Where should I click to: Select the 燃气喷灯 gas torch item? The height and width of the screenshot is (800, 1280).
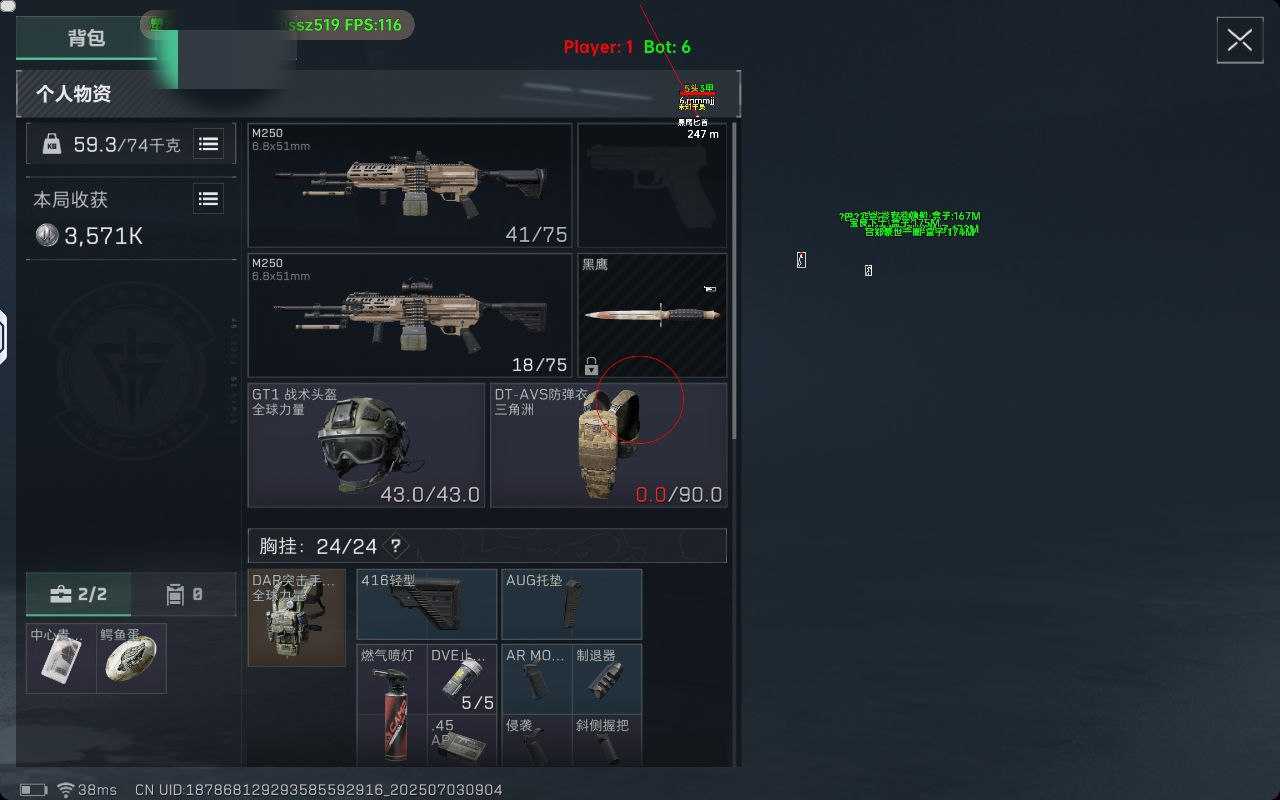click(392, 704)
